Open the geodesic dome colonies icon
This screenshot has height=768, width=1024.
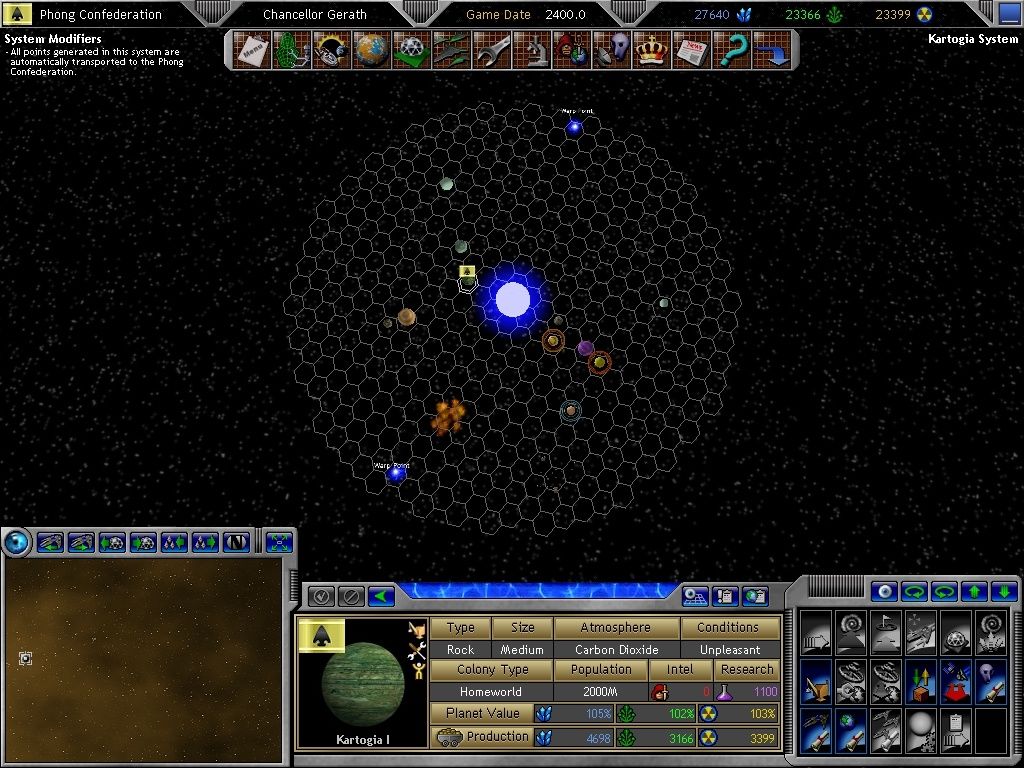pyautogui.click(x=411, y=49)
